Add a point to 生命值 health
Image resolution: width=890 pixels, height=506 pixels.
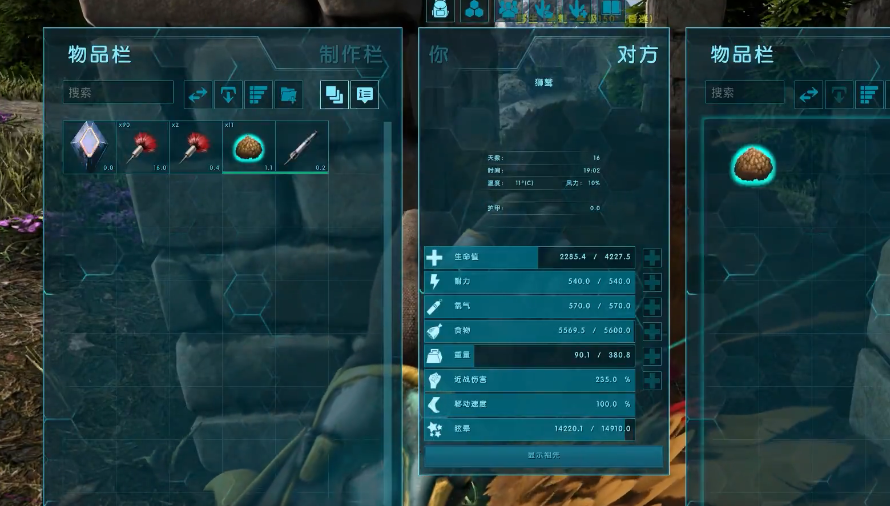(x=652, y=258)
